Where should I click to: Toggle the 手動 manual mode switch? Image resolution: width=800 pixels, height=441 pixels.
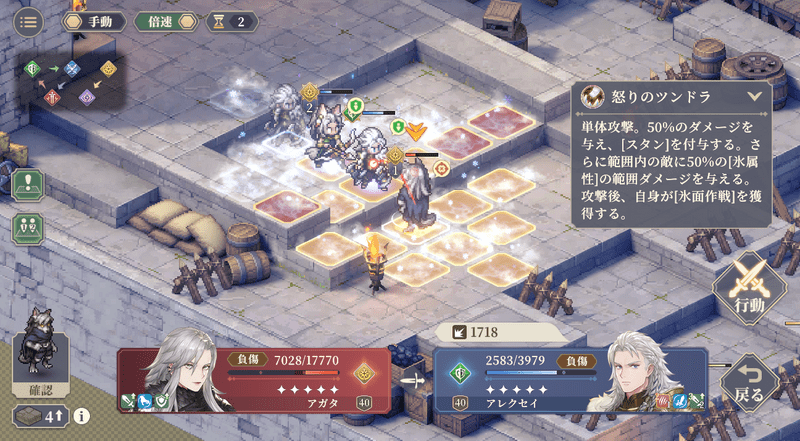click(95, 21)
